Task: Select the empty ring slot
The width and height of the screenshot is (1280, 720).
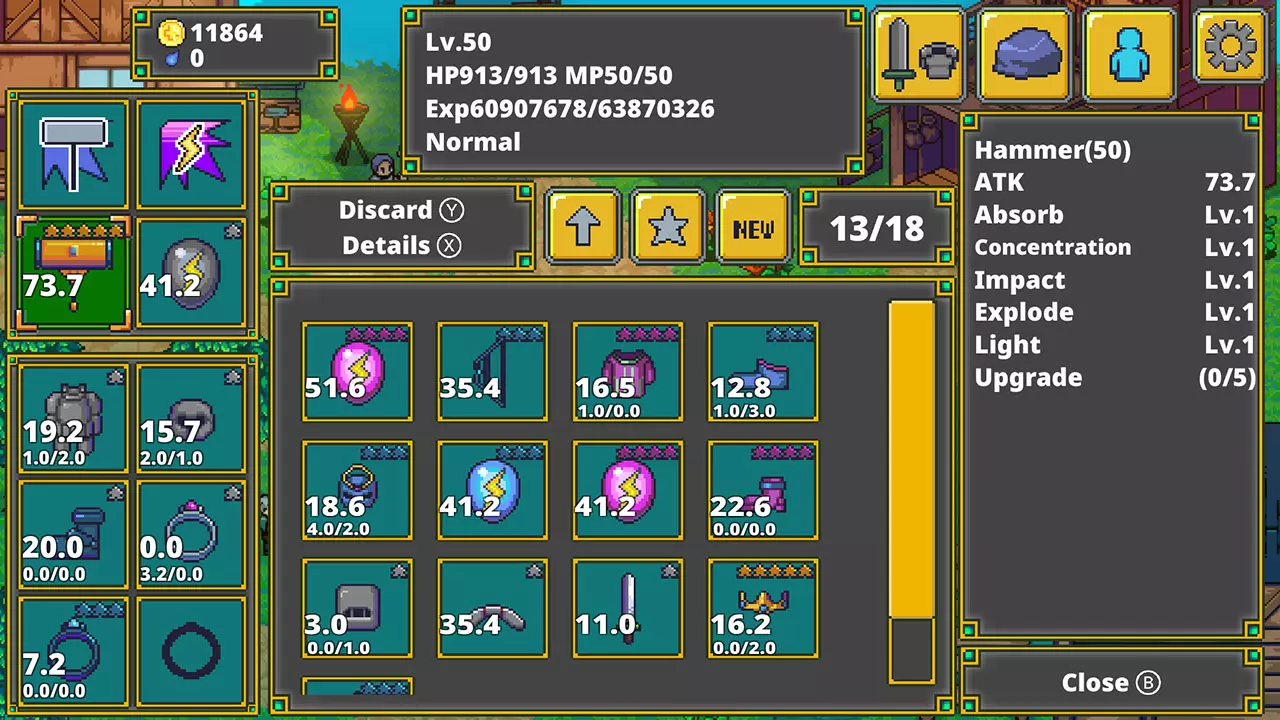Action: coord(191,652)
